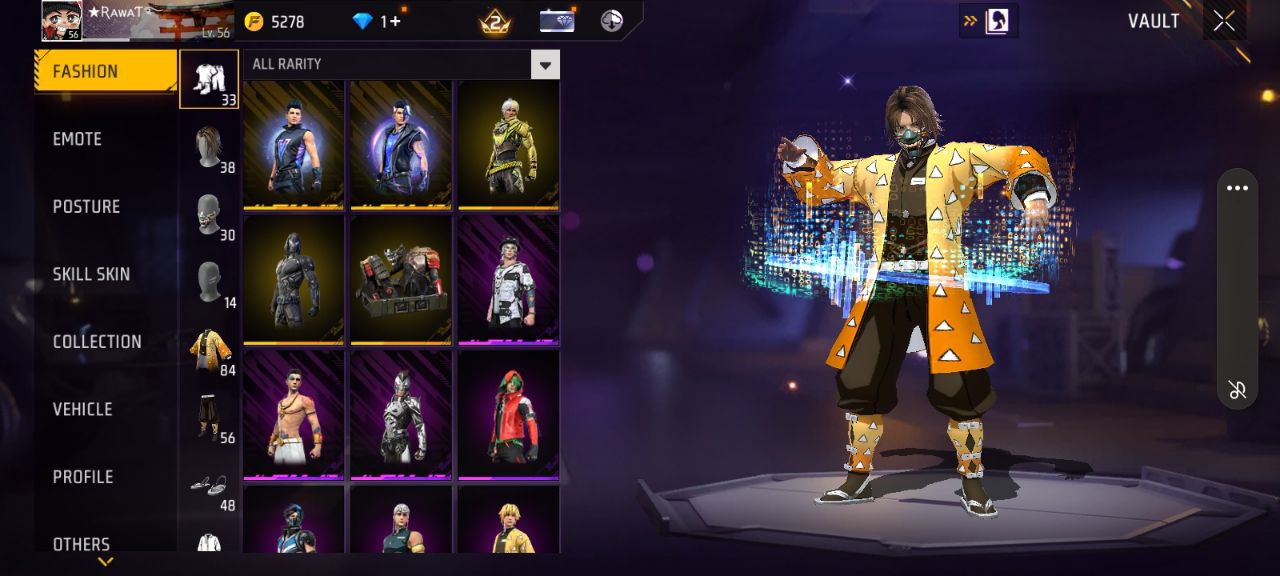Choose the Others category

81,544
